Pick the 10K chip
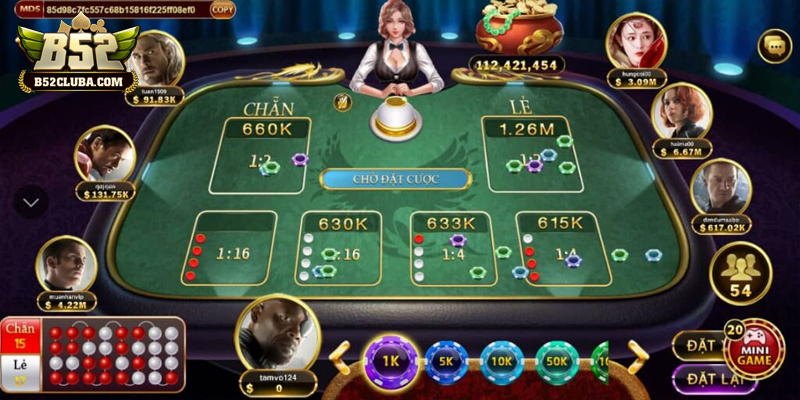Image resolution: width=800 pixels, height=400 pixels. (501, 362)
